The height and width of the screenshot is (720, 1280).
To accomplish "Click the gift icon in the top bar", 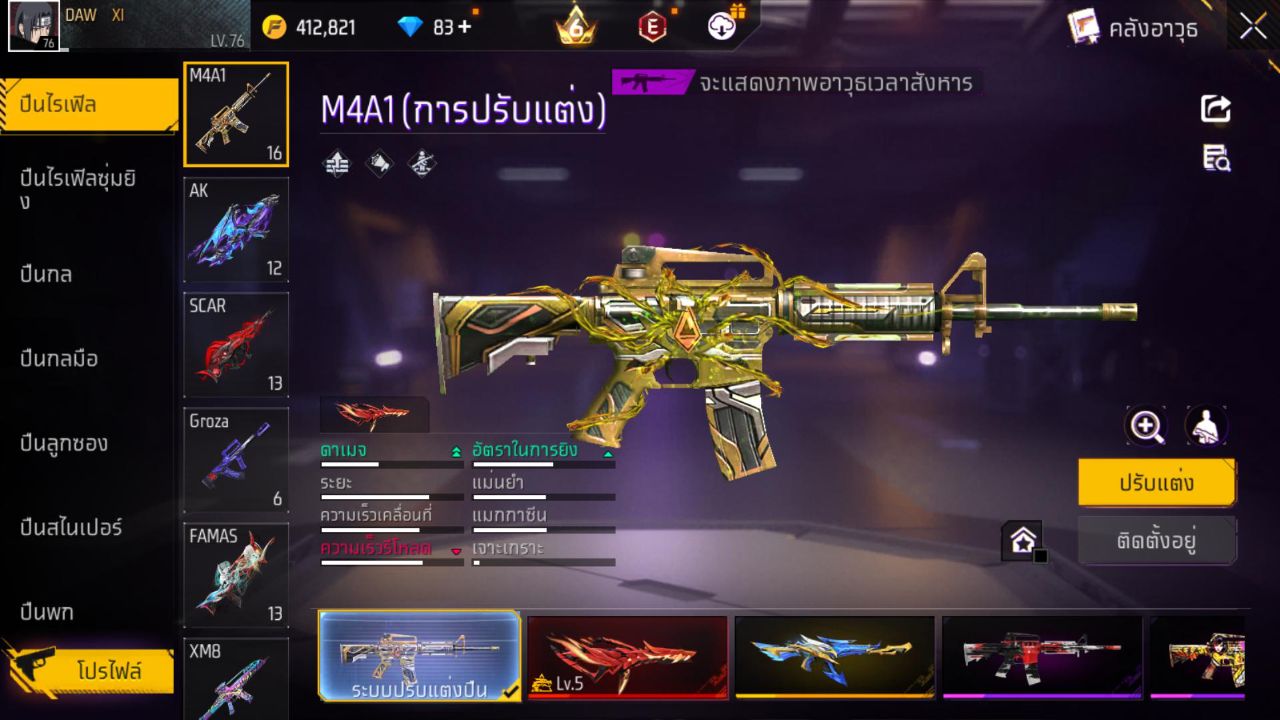I will click(x=737, y=14).
